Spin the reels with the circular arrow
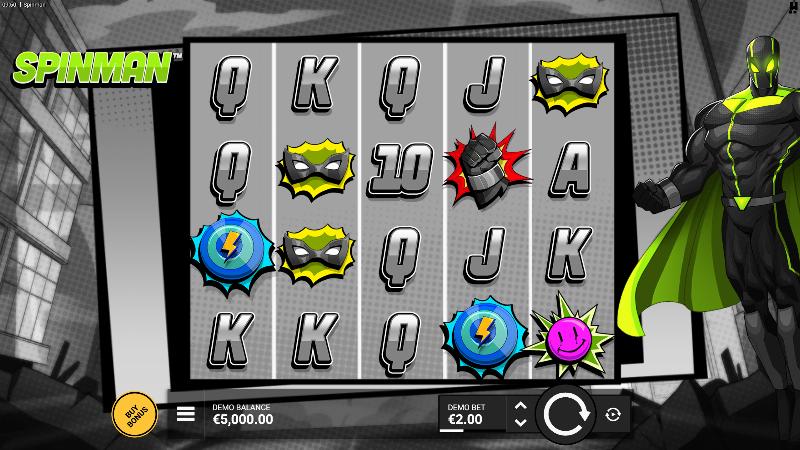Viewport: 800px width, 450px height. pos(566,414)
